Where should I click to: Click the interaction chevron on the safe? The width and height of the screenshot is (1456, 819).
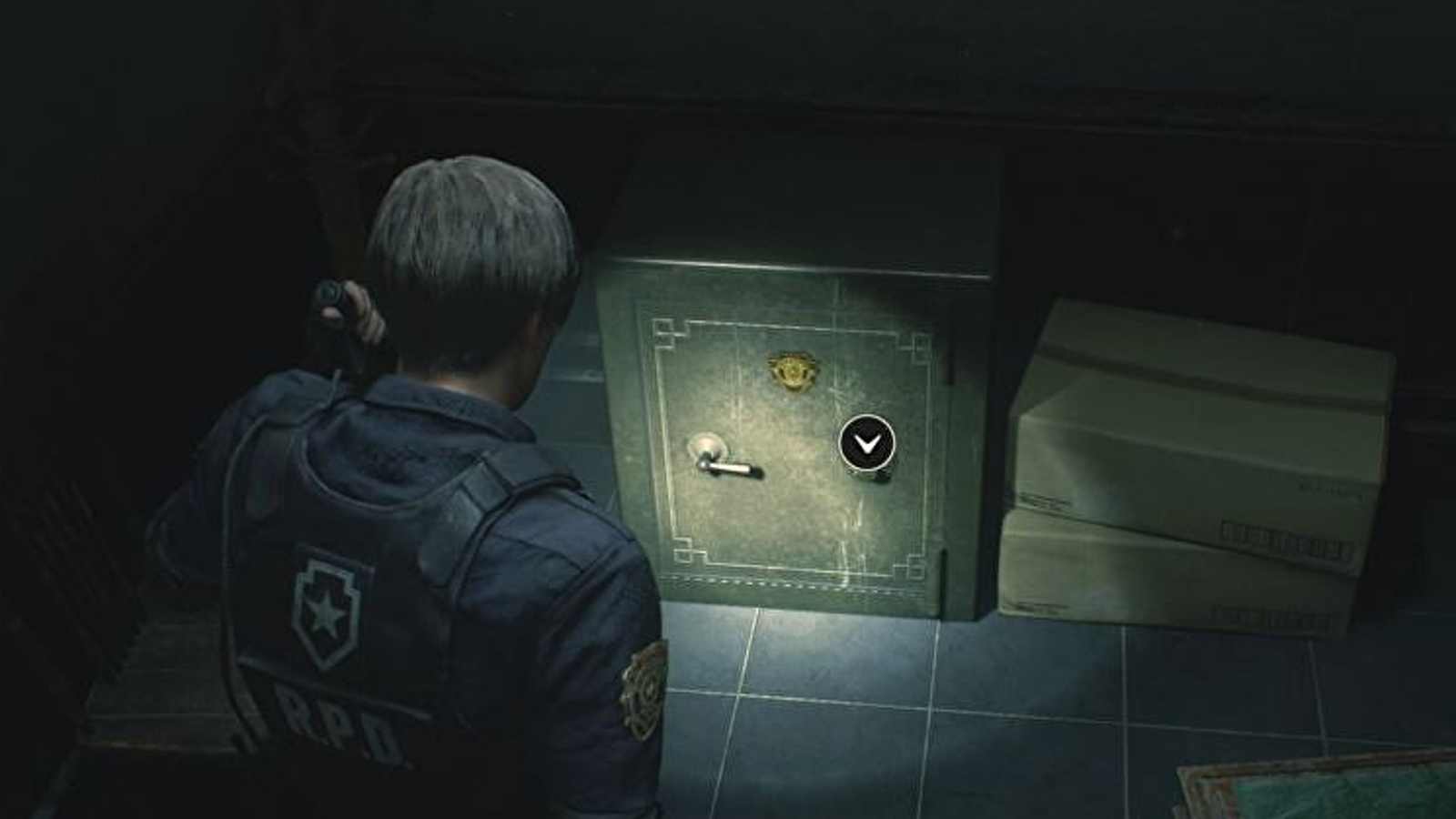(869, 443)
